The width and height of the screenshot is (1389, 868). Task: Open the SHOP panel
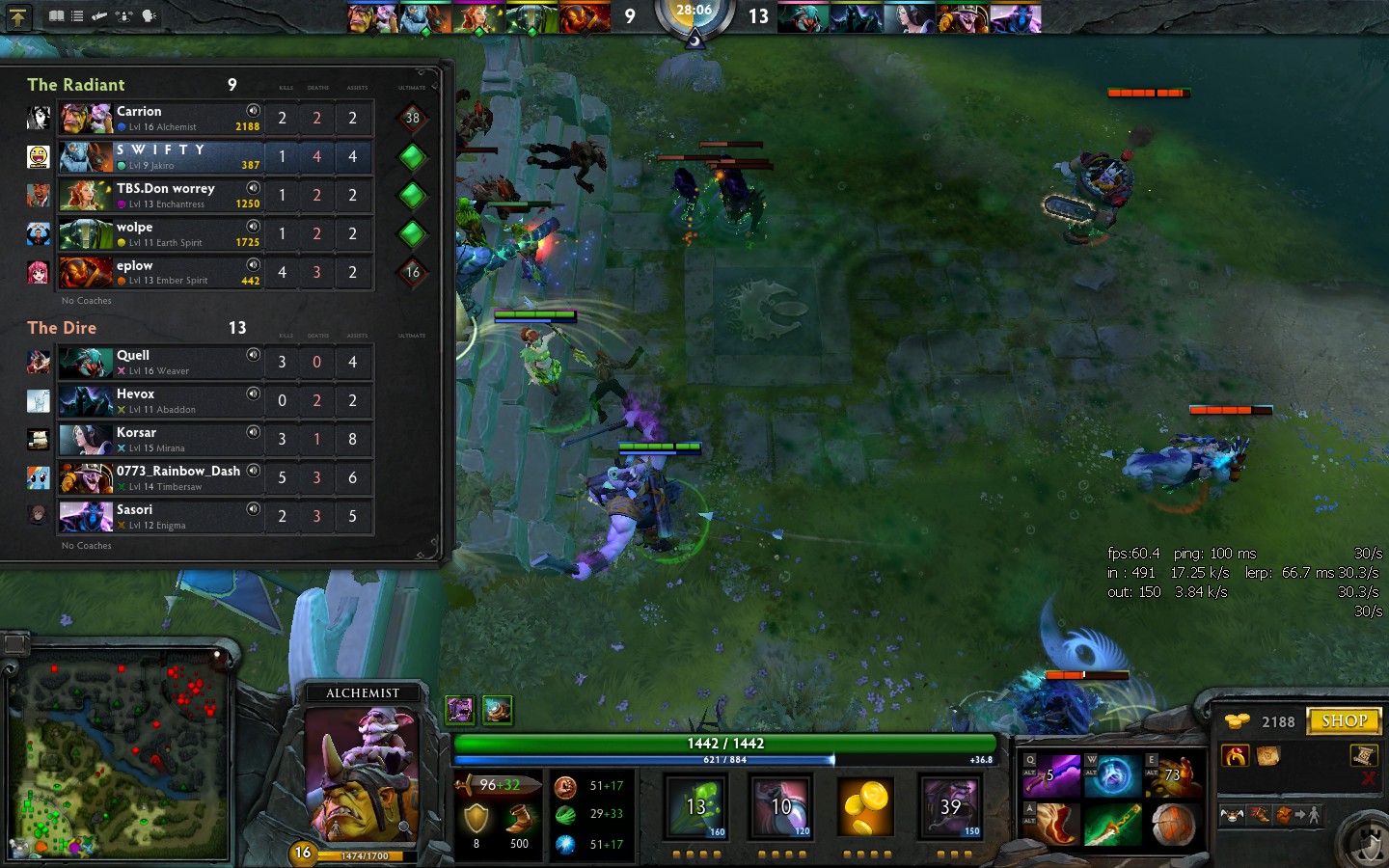pyautogui.click(x=1344, y=720)
